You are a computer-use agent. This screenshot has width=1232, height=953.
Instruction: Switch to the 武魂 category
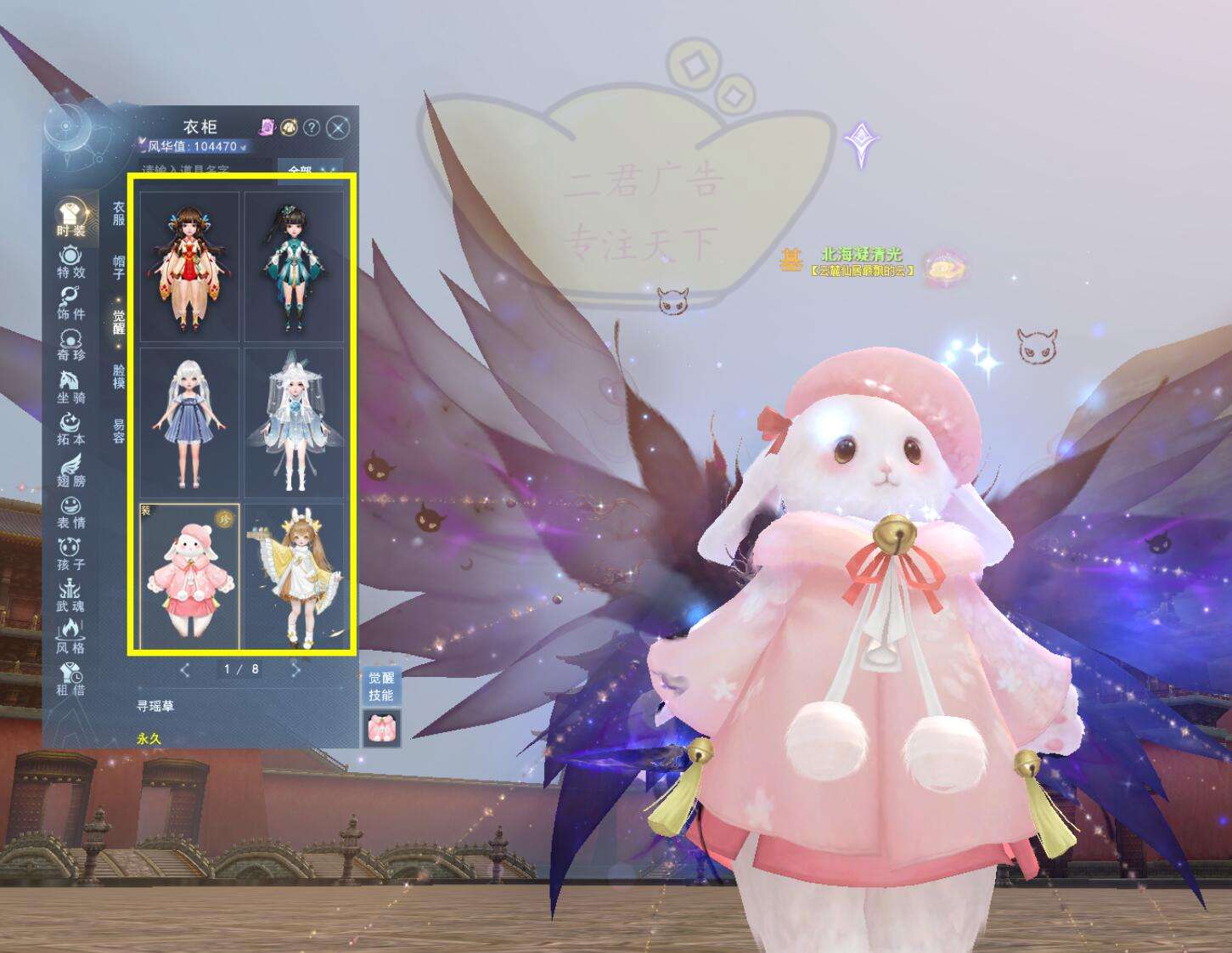pyautogui.click(x=70, y=595)
